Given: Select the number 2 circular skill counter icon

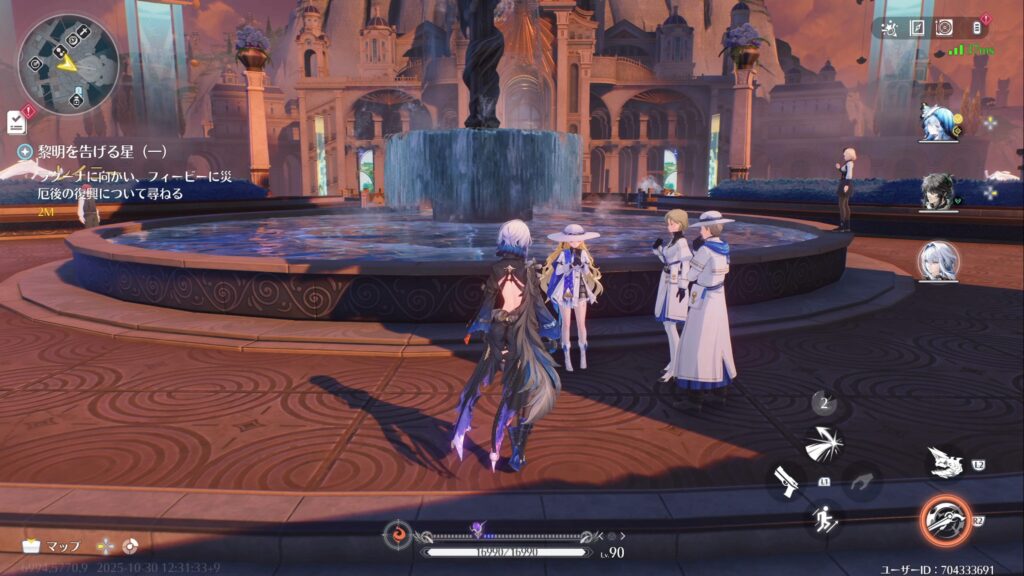Looking at the screenshot, I should point(824,404).
